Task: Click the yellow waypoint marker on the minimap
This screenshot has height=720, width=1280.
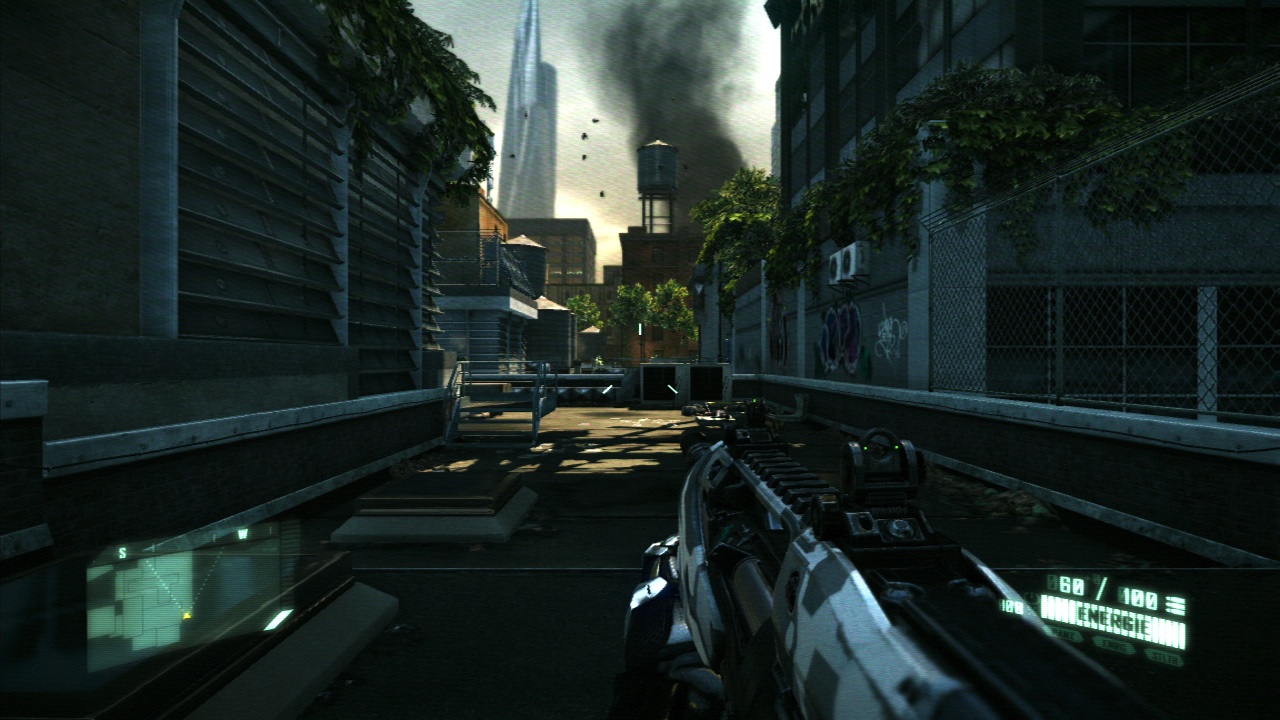Action: click(x=187, y=615)
